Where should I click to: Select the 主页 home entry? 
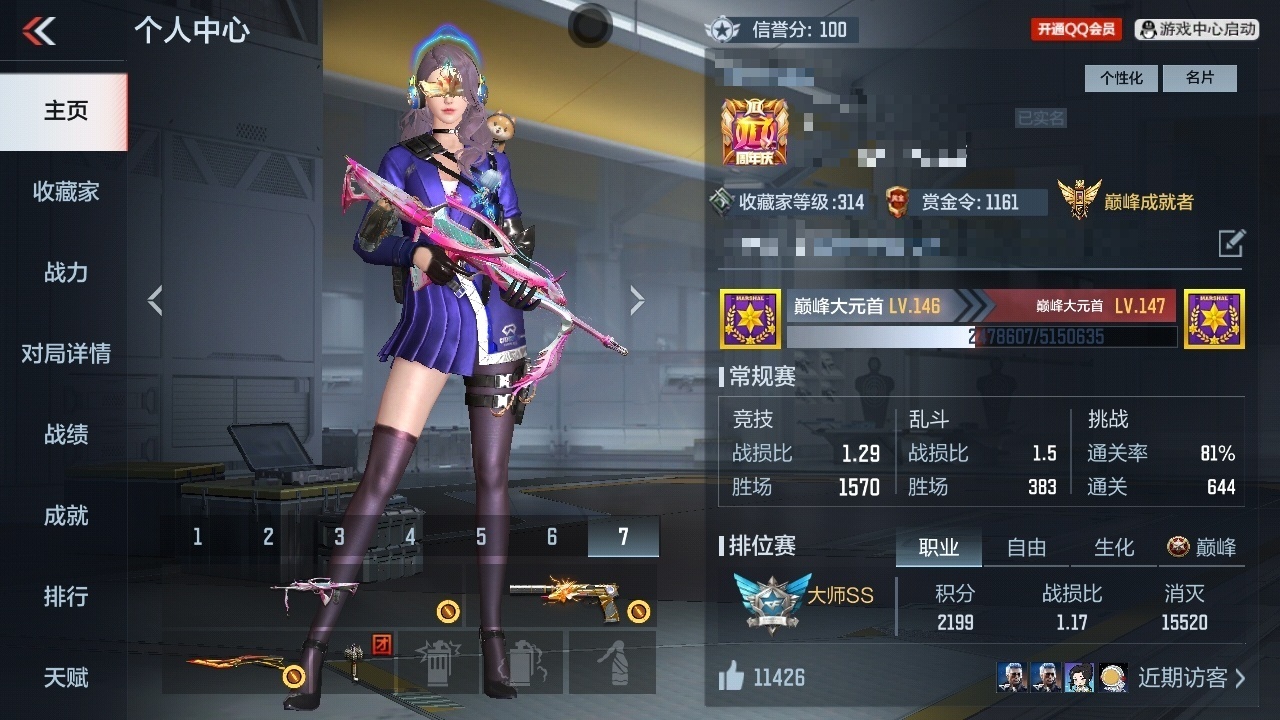(x=65, y=110)
